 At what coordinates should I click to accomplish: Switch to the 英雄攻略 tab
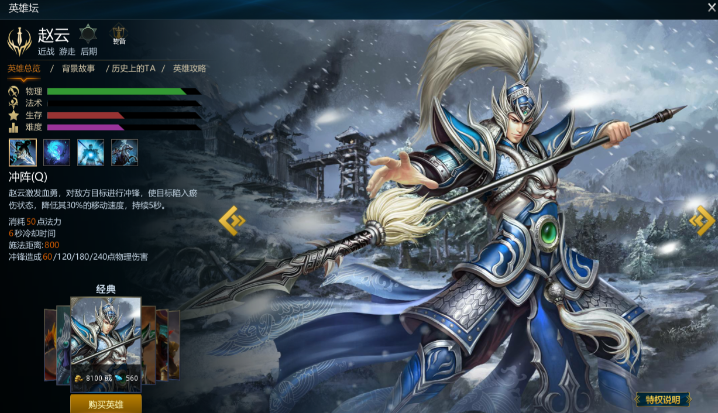(x=189, y=69)
